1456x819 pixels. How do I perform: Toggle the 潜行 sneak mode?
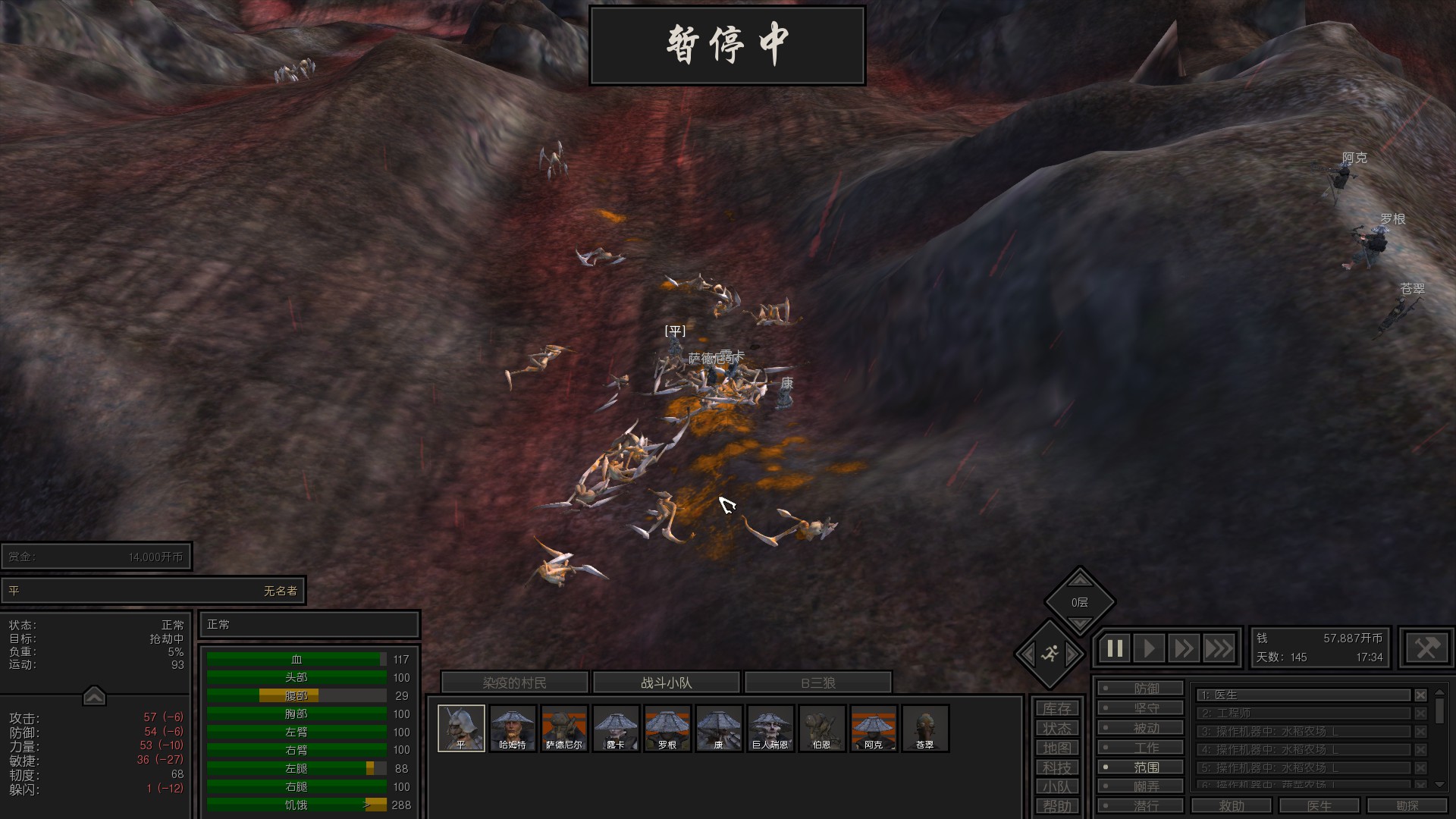[1141, 805]
